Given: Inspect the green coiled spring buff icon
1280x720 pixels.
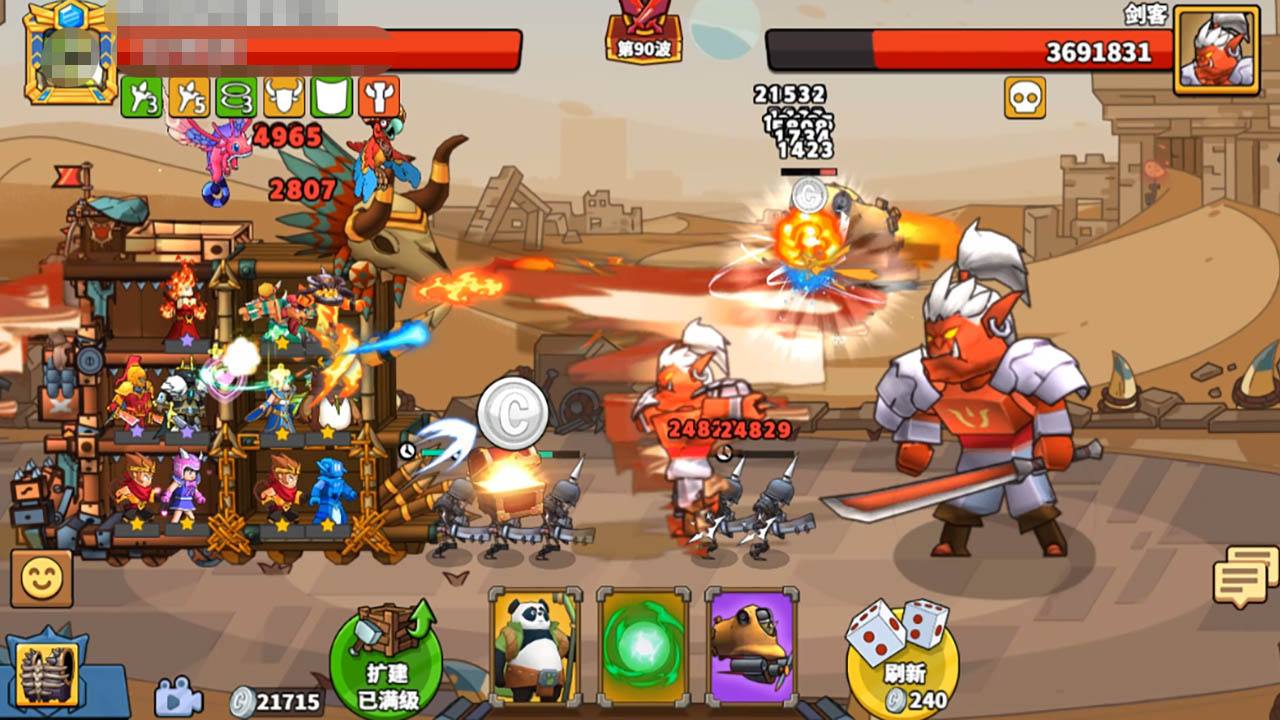Looking at the screenshot, I should pyautogui.click(x=237, y=97).
